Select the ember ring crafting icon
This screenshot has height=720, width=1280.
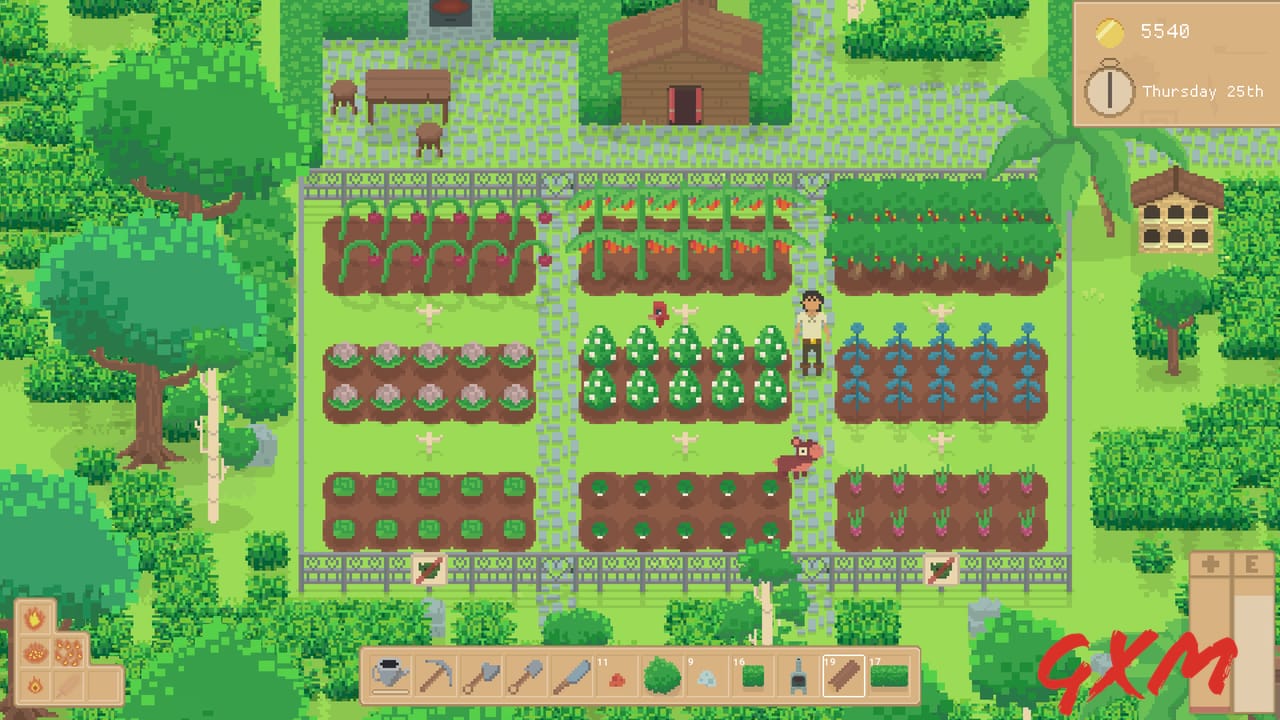pos(69,653)
